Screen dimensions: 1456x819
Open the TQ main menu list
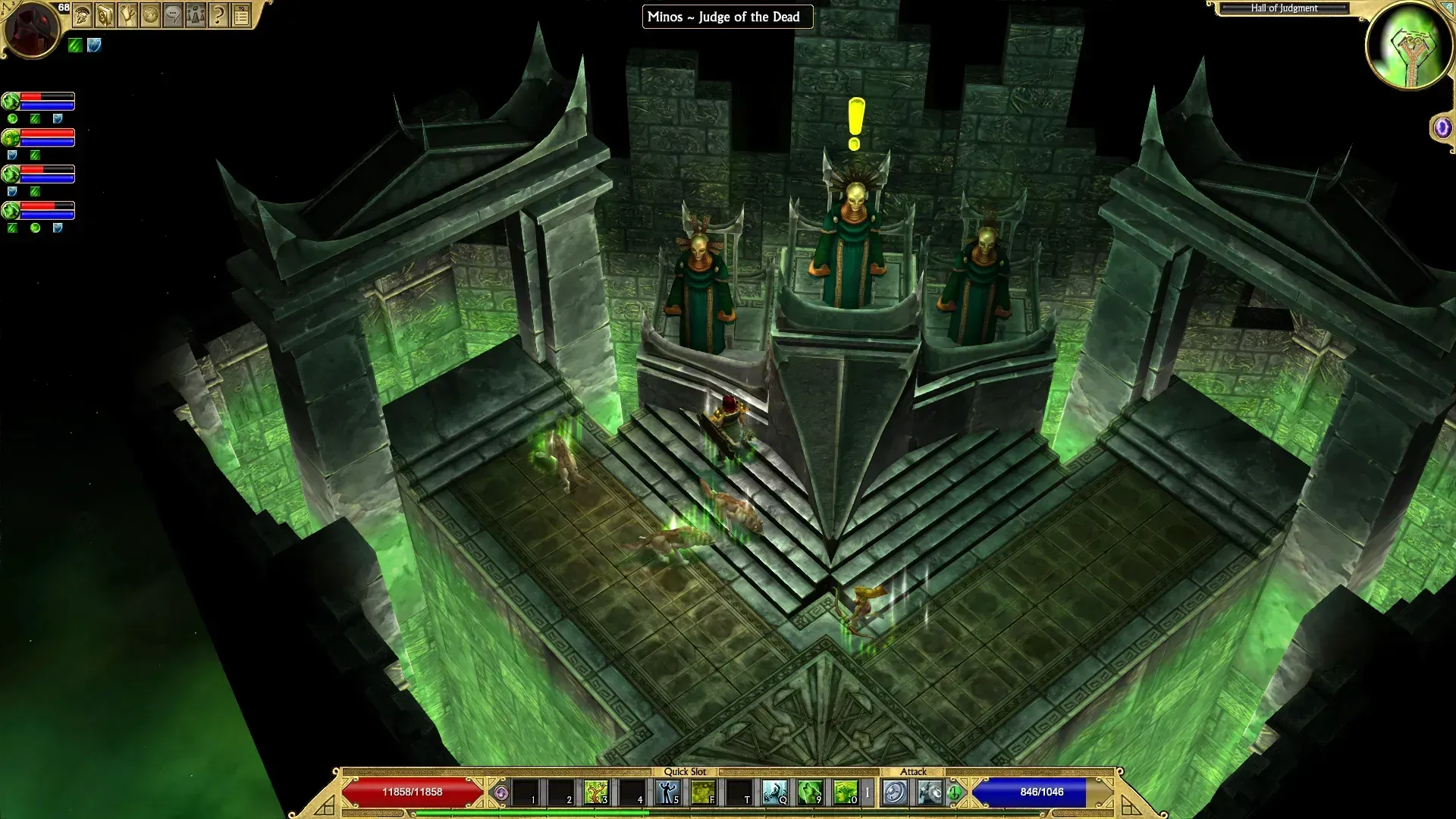click(241, 15)
